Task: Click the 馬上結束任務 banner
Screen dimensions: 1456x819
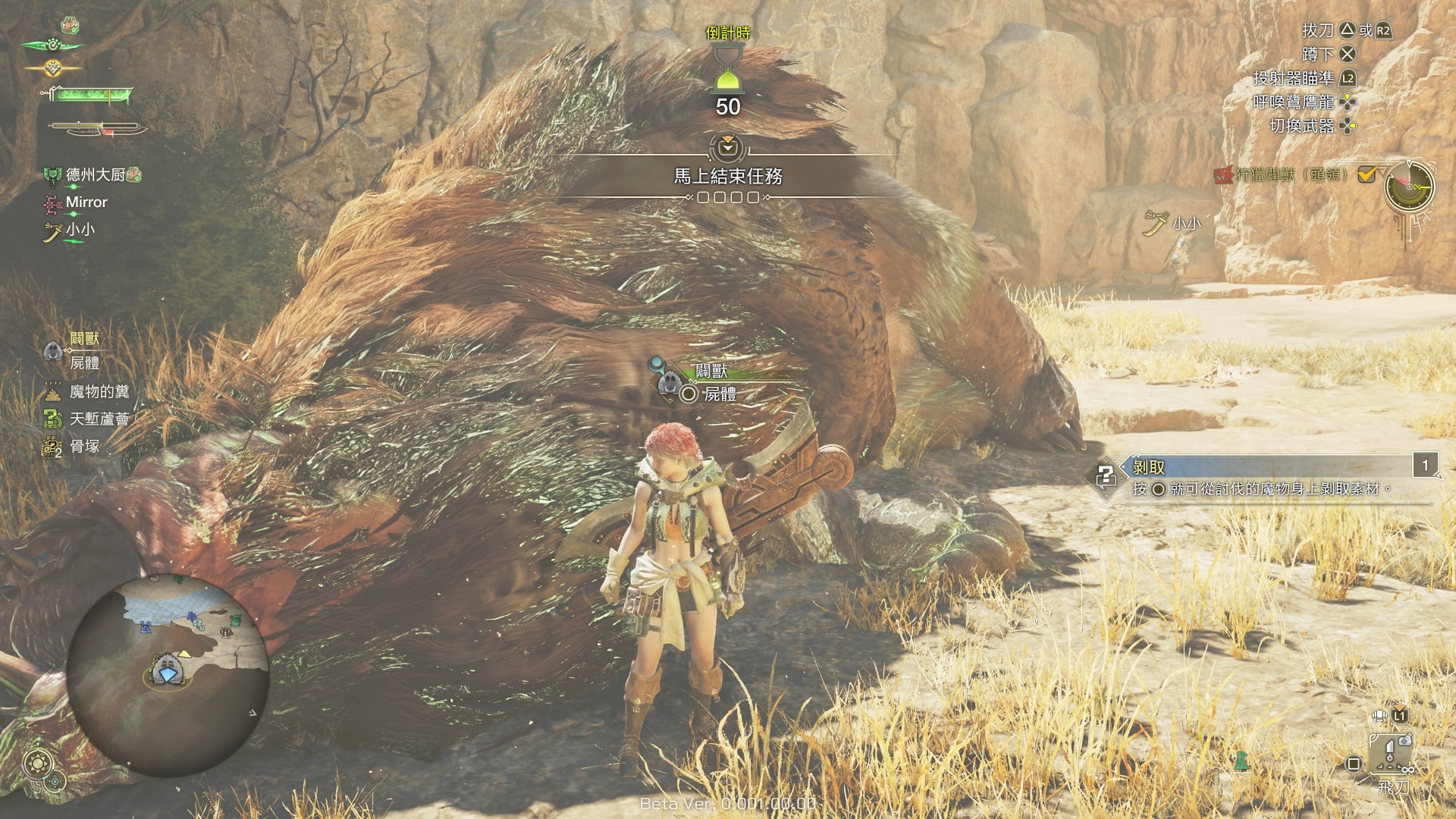Action: pyautogui.click(x=728, y=177)
